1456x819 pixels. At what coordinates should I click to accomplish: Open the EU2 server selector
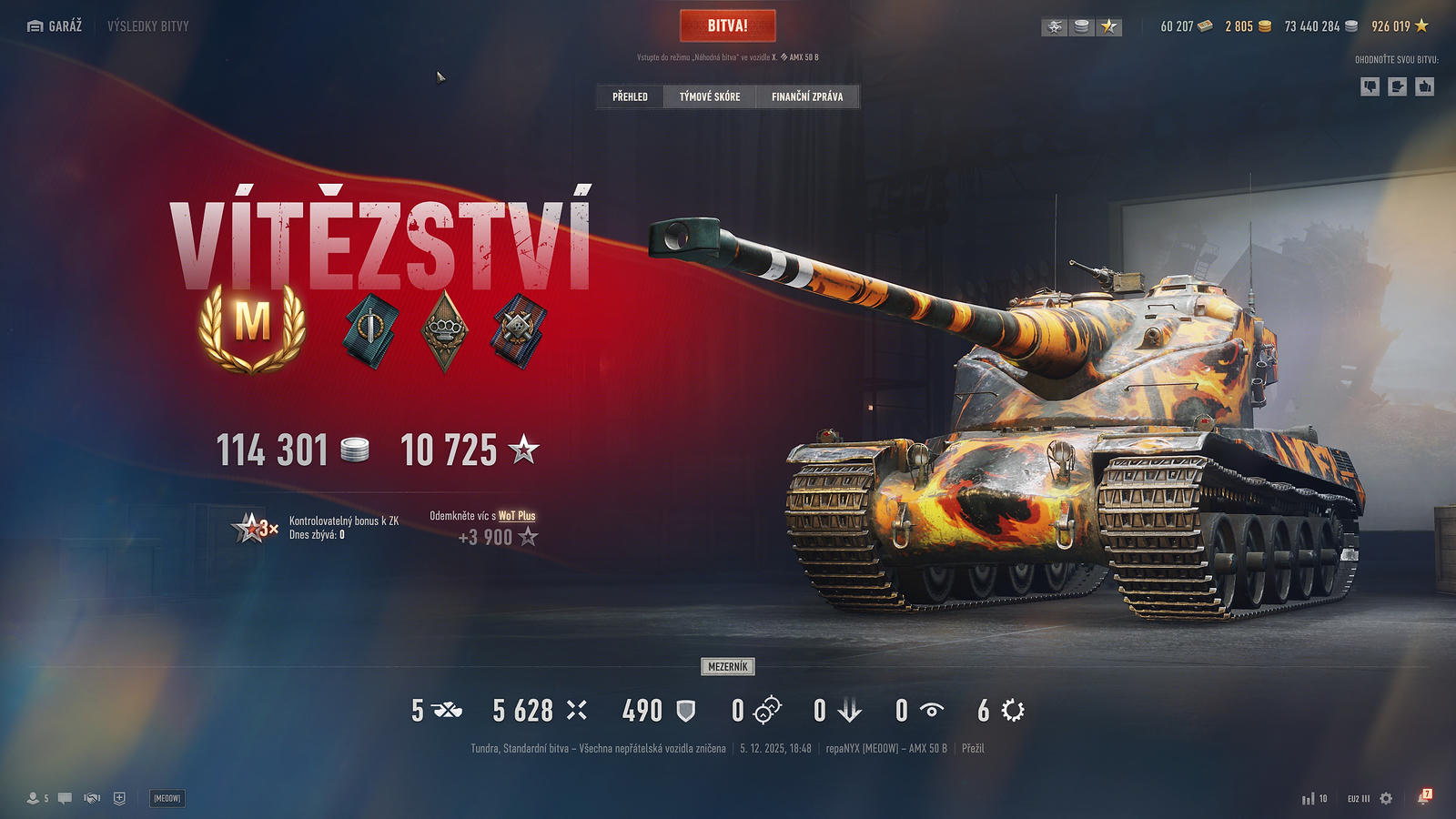point(1358,798)
